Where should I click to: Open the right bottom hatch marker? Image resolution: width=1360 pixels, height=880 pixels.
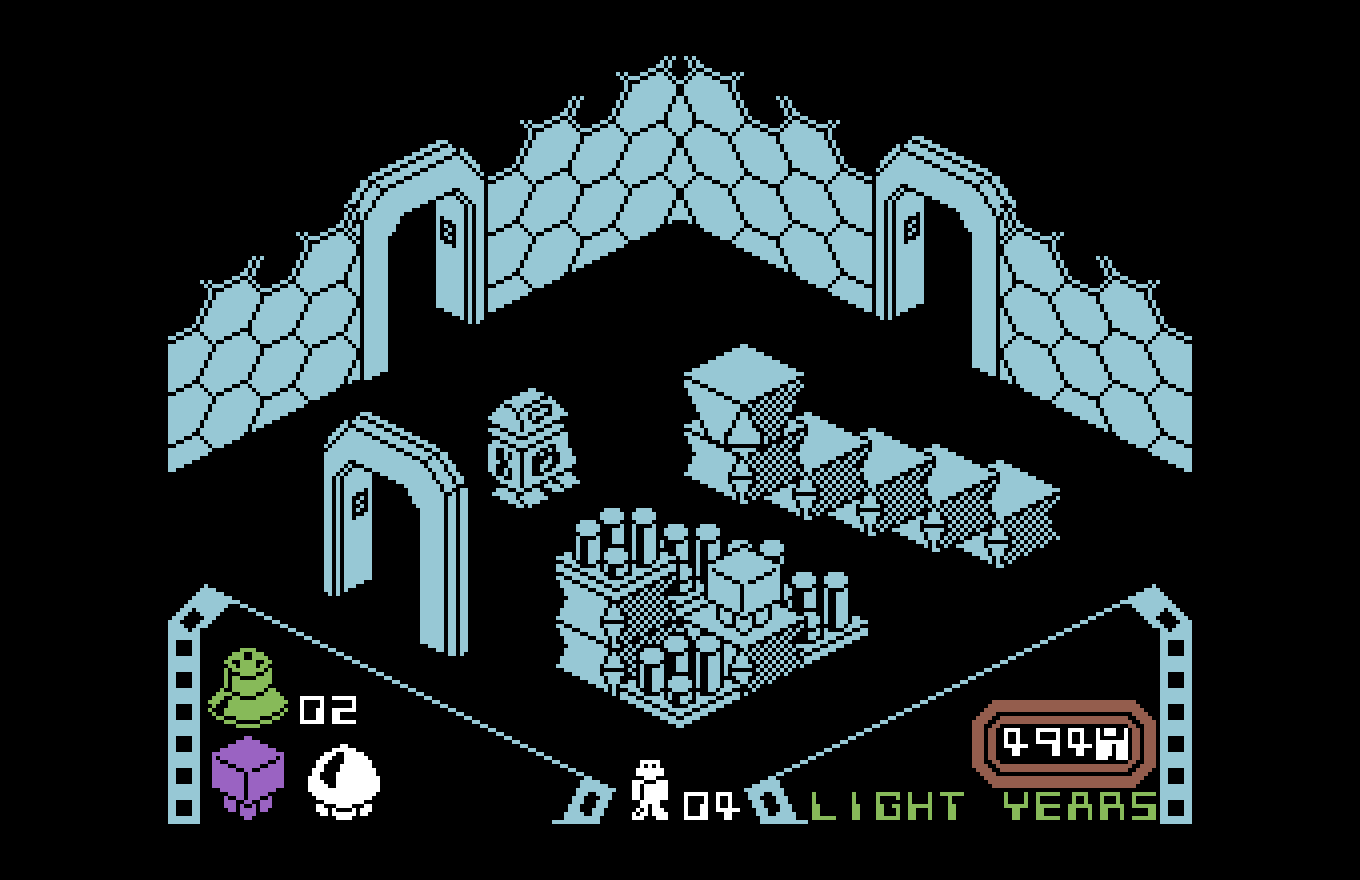coord(770,800)
